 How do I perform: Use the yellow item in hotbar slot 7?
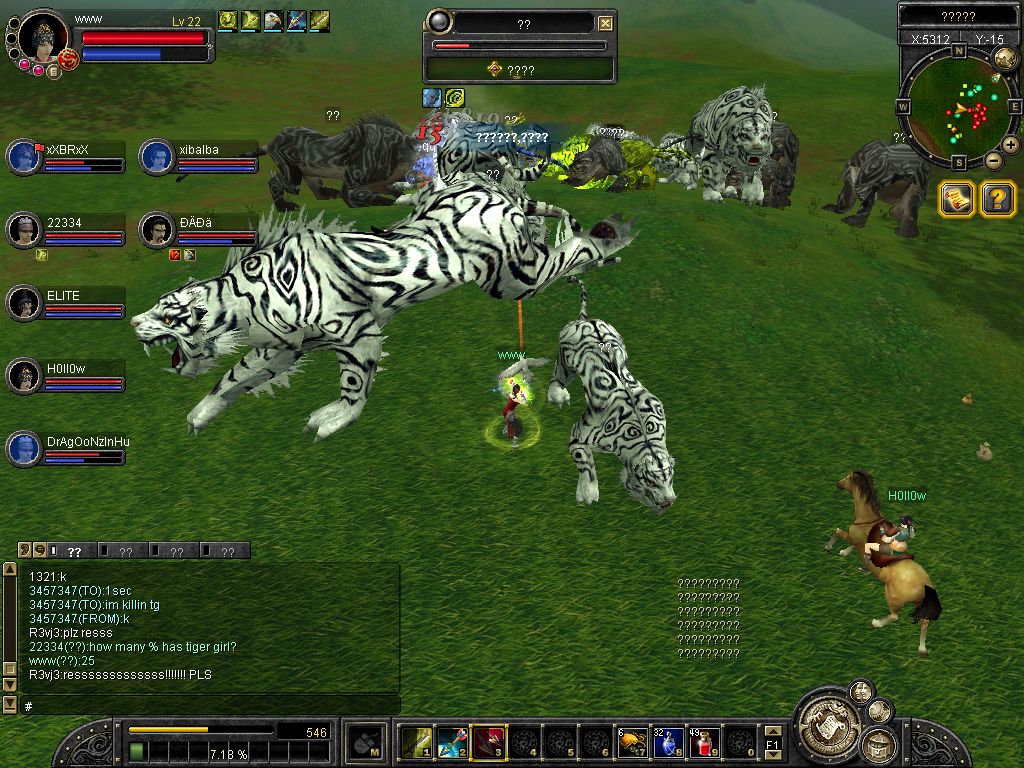tap(631, 742)
